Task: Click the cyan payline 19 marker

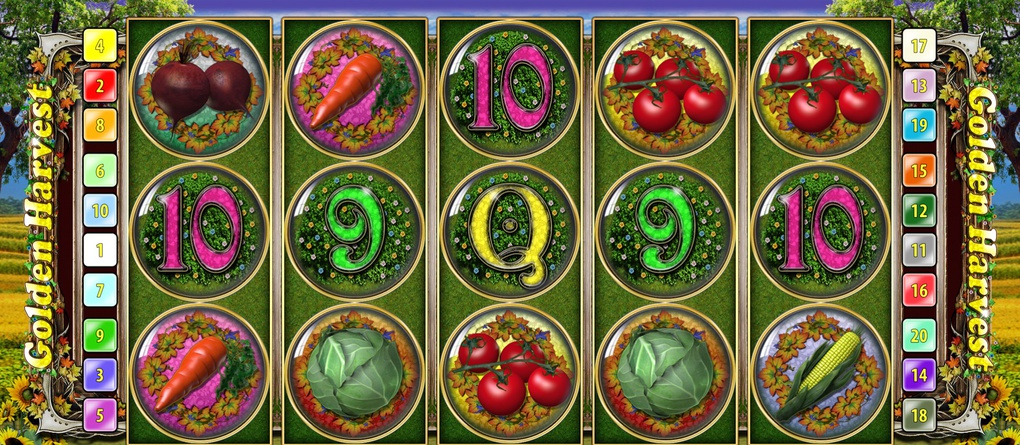Action: tap(919, 127)
